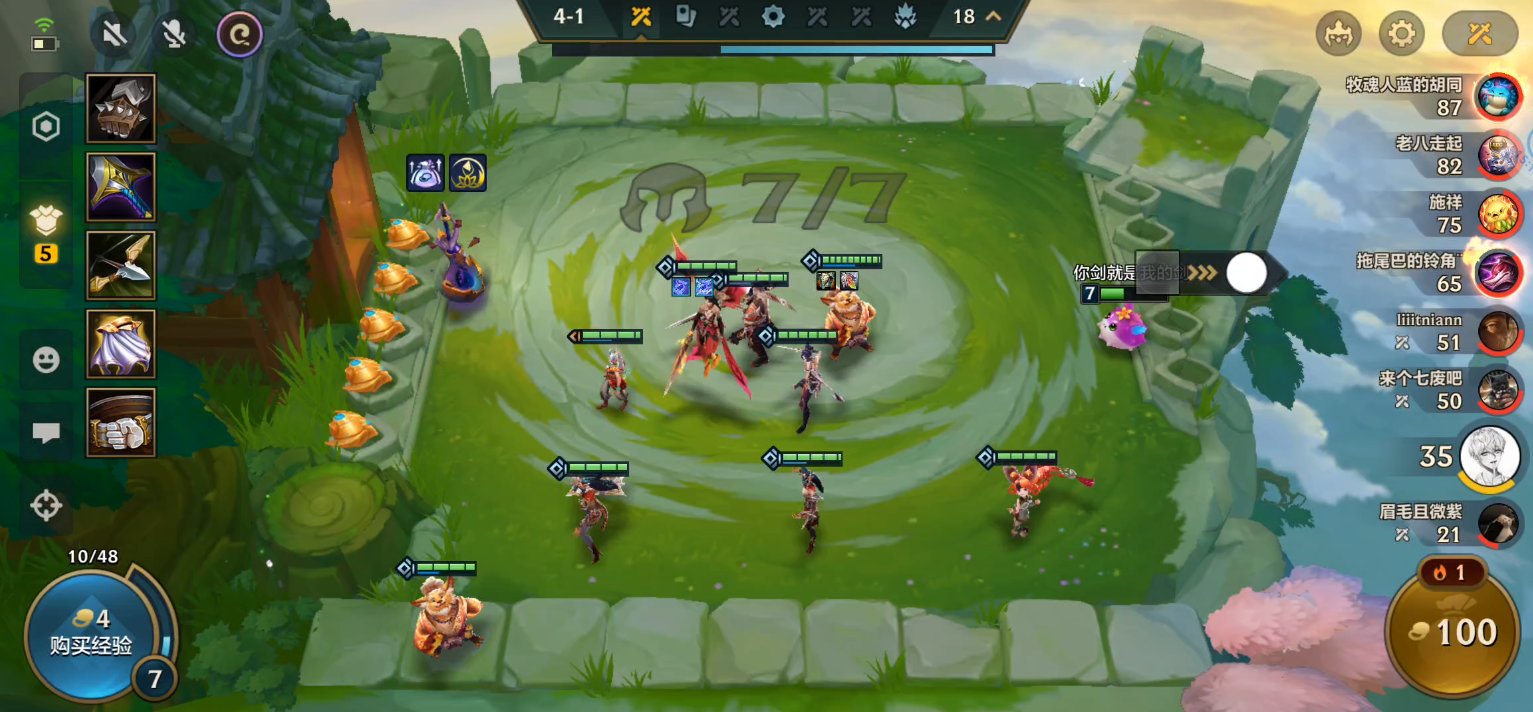Show traits panel with the 5 badge

[x=46, y=228]
